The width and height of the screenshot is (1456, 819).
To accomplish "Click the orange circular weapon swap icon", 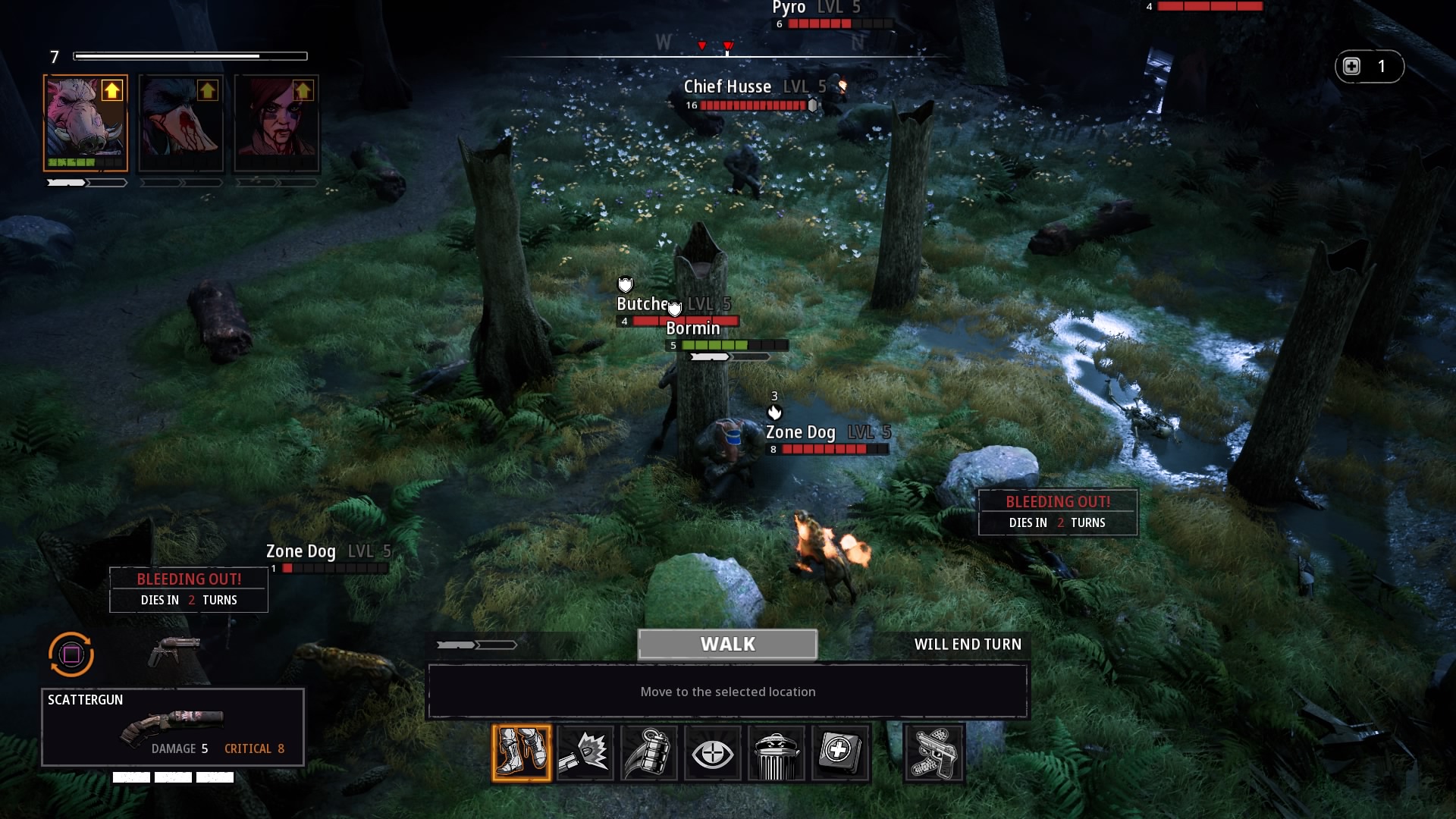I will pos(71,654).
